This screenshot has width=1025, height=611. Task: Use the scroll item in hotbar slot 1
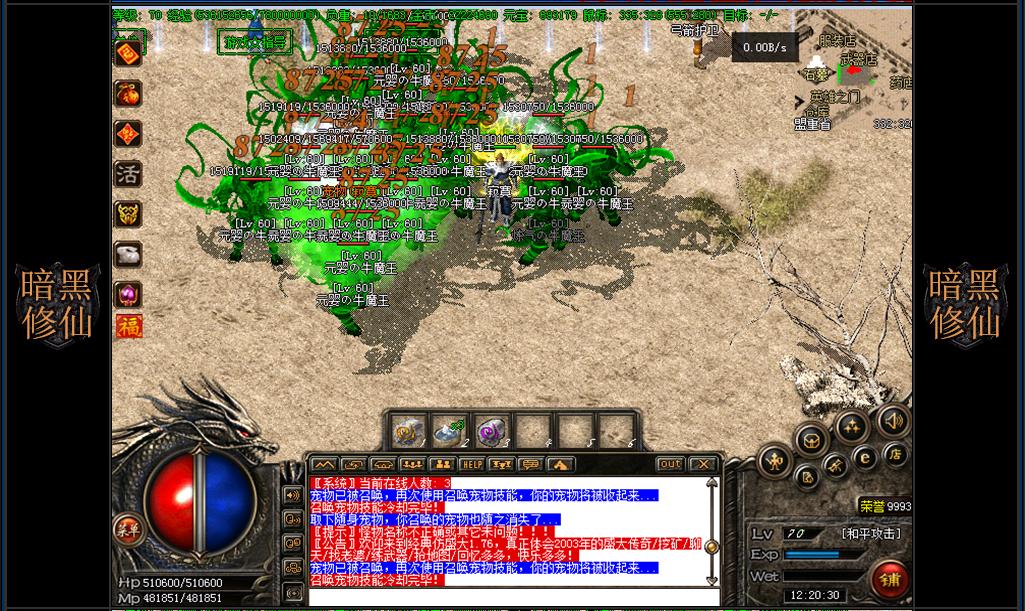[407, 431]
